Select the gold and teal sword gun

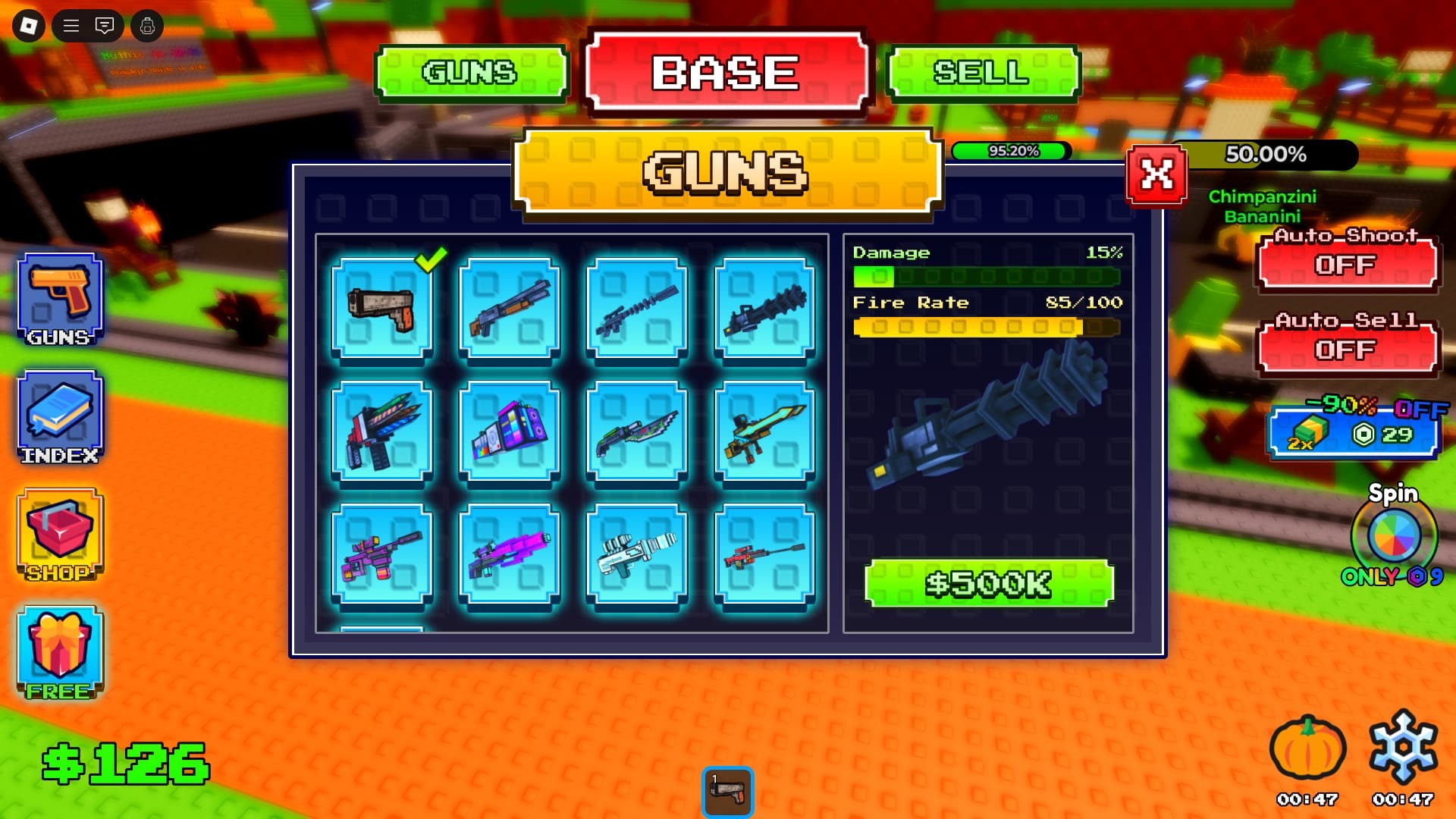click(x=764, y=432)
